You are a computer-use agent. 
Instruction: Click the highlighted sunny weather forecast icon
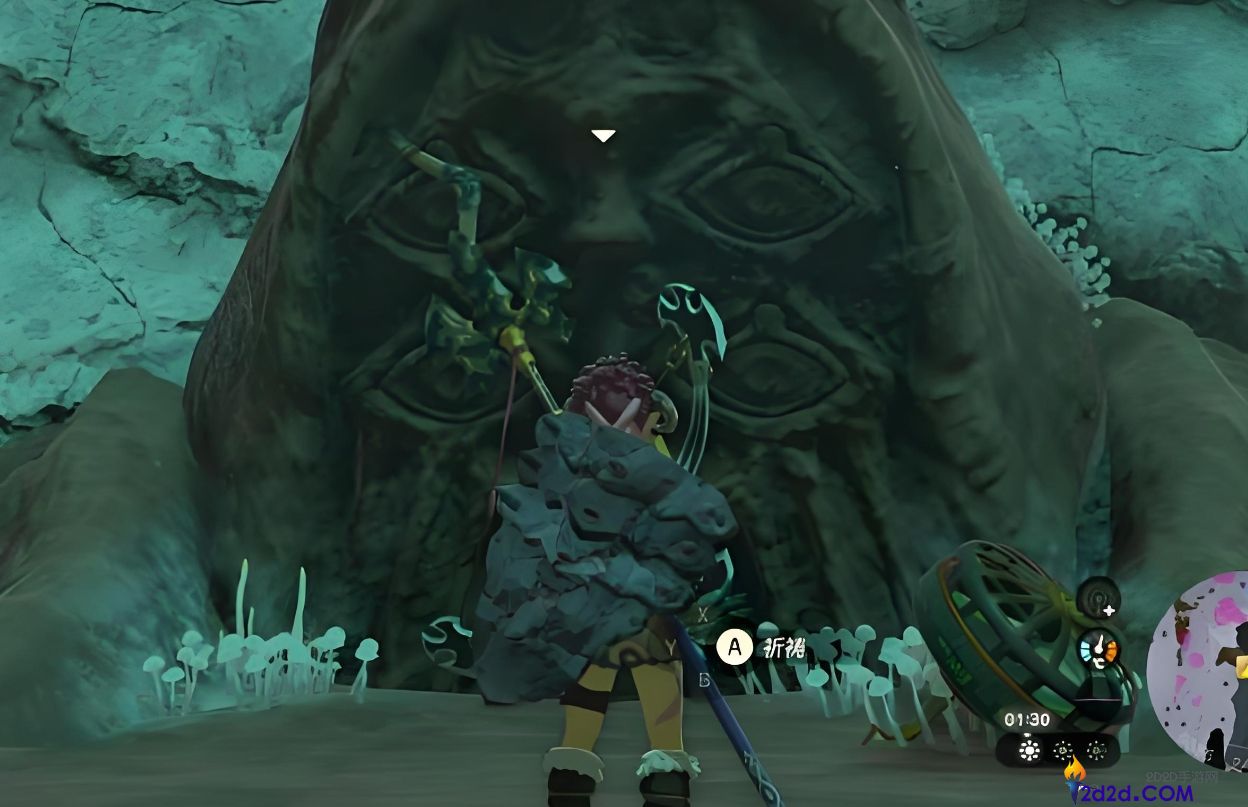pyautogui.click(x=1028, y=750)
